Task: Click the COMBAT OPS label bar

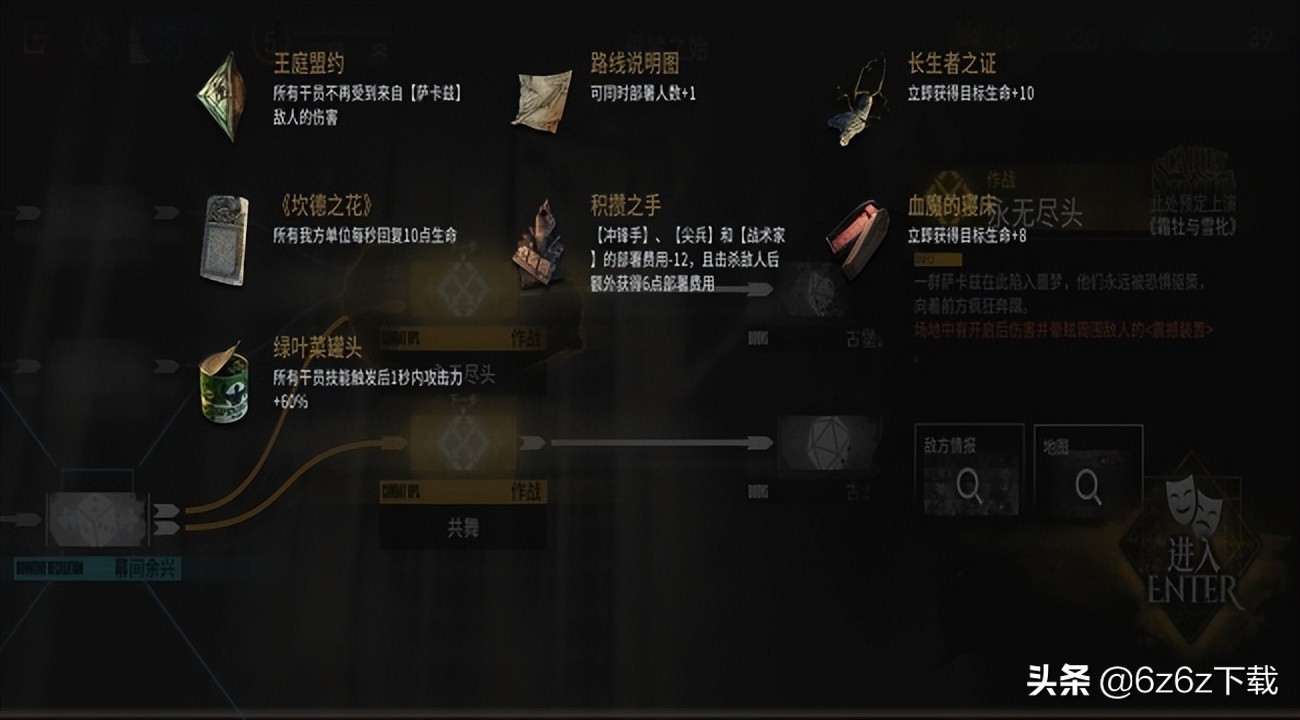Action: point(400,490)
